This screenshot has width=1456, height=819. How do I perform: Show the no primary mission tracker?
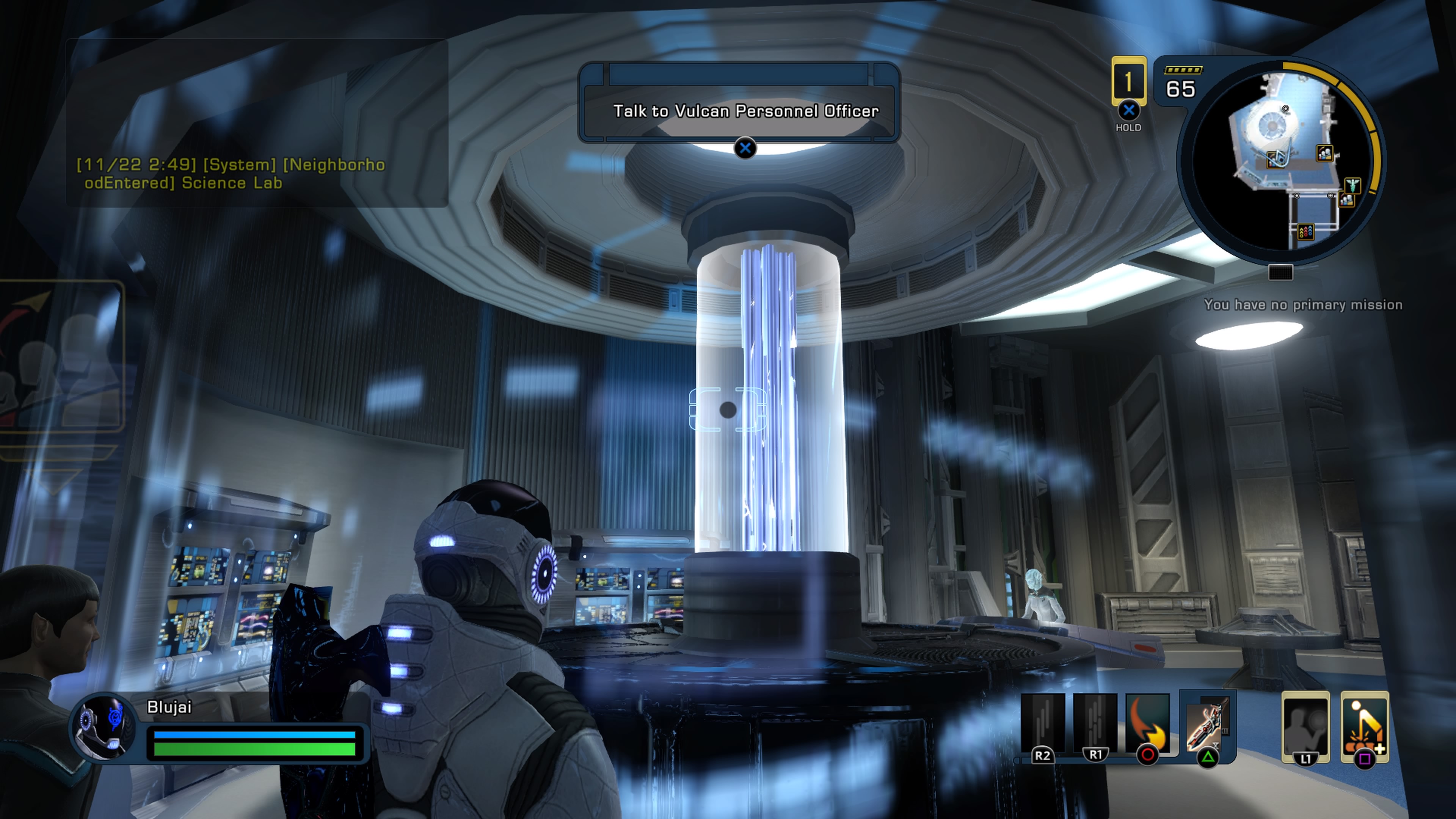click(1303, 305)
